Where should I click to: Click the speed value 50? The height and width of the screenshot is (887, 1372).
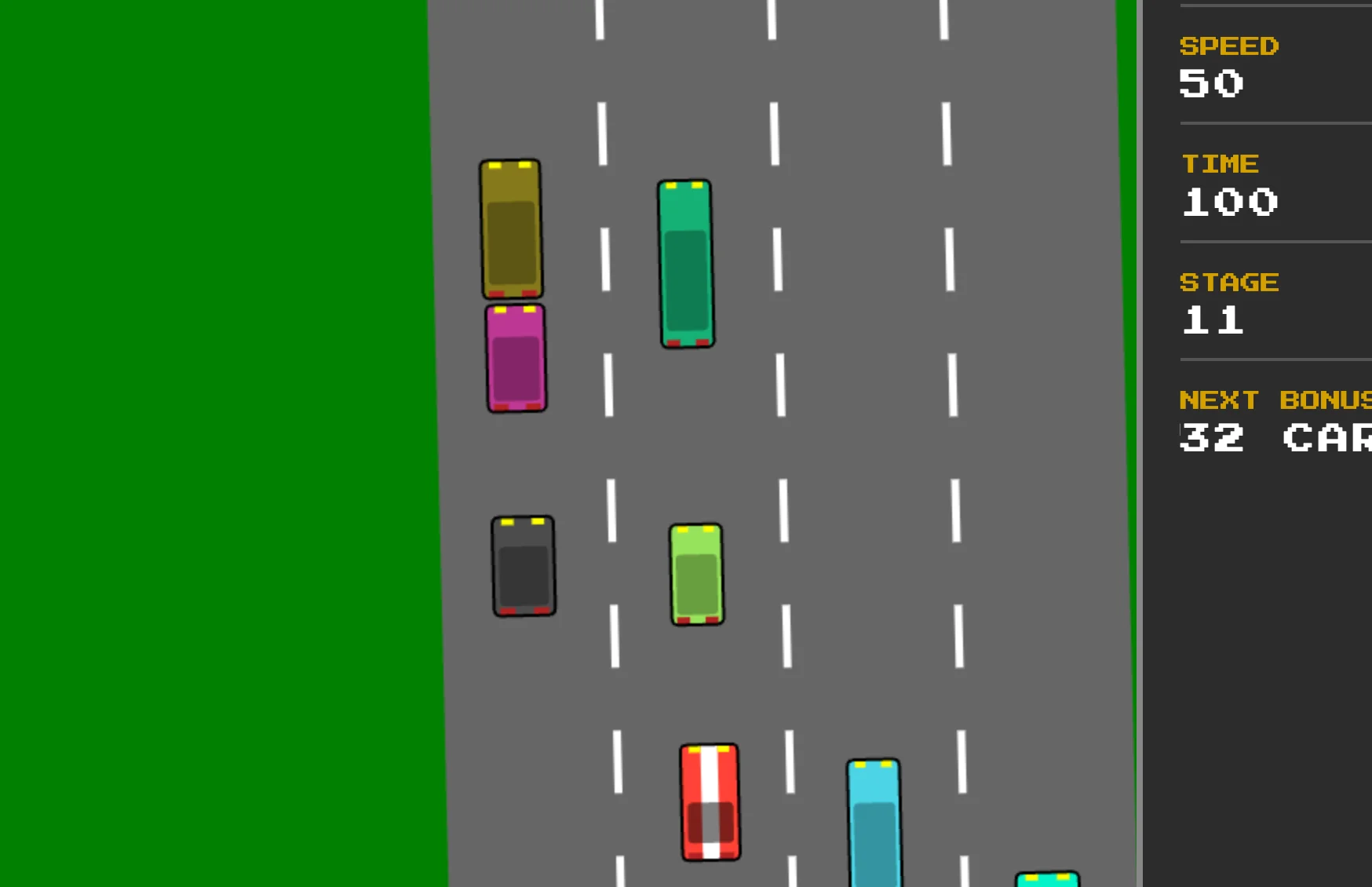(1211, 84)
